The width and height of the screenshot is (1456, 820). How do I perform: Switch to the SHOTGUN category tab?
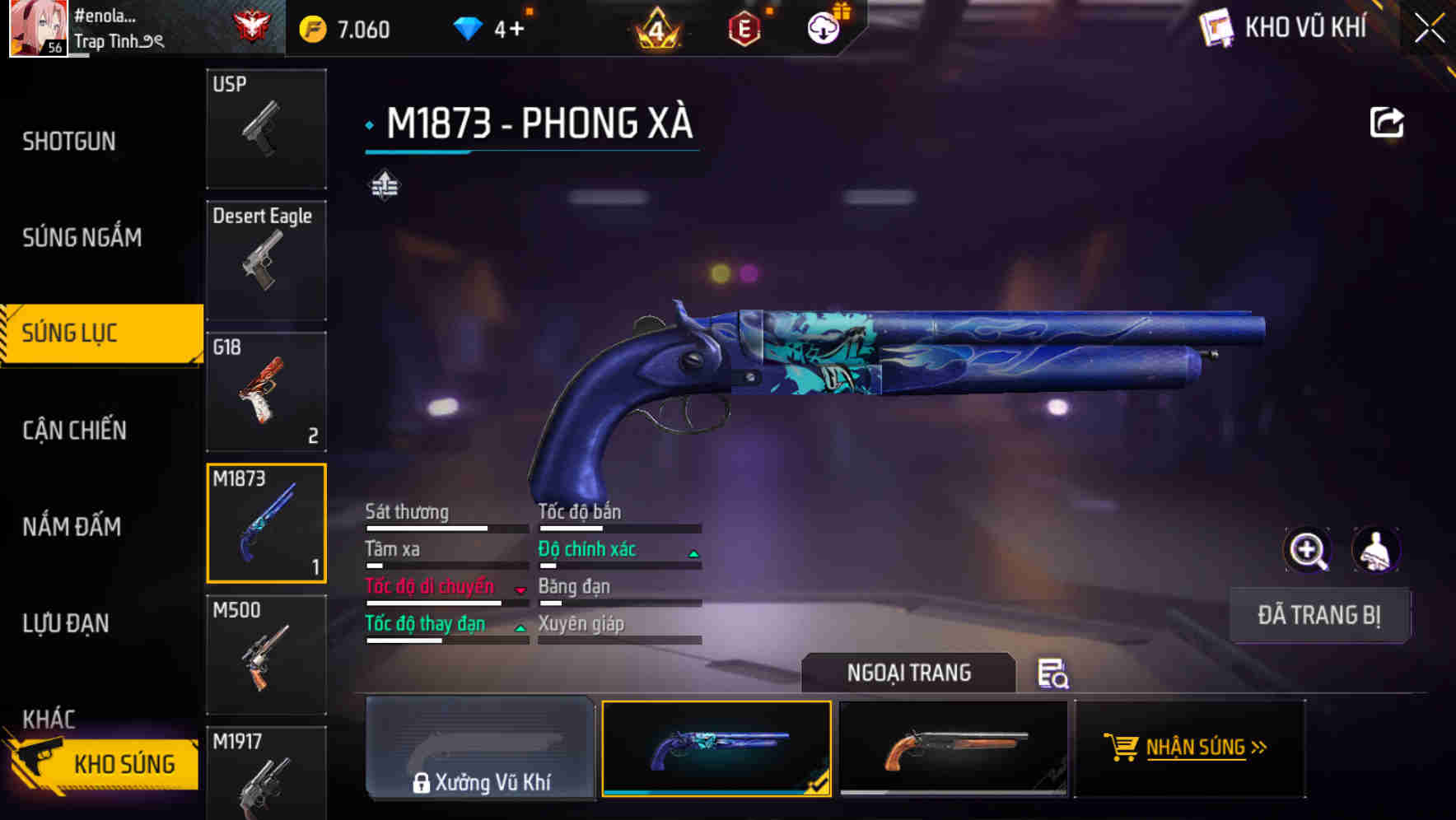(x=68, y=141)
